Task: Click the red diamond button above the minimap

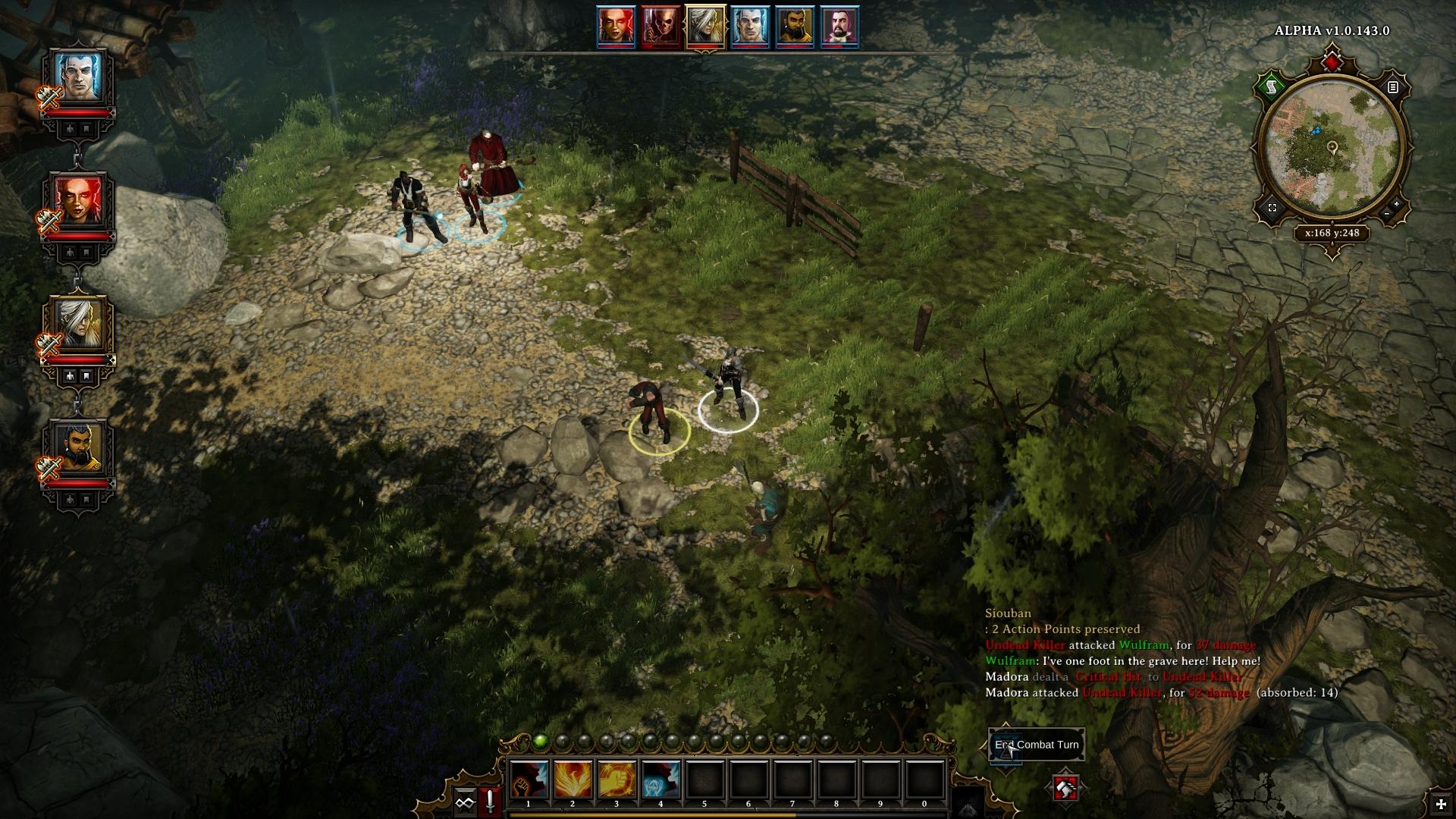Action: [x=1332, y=60]
